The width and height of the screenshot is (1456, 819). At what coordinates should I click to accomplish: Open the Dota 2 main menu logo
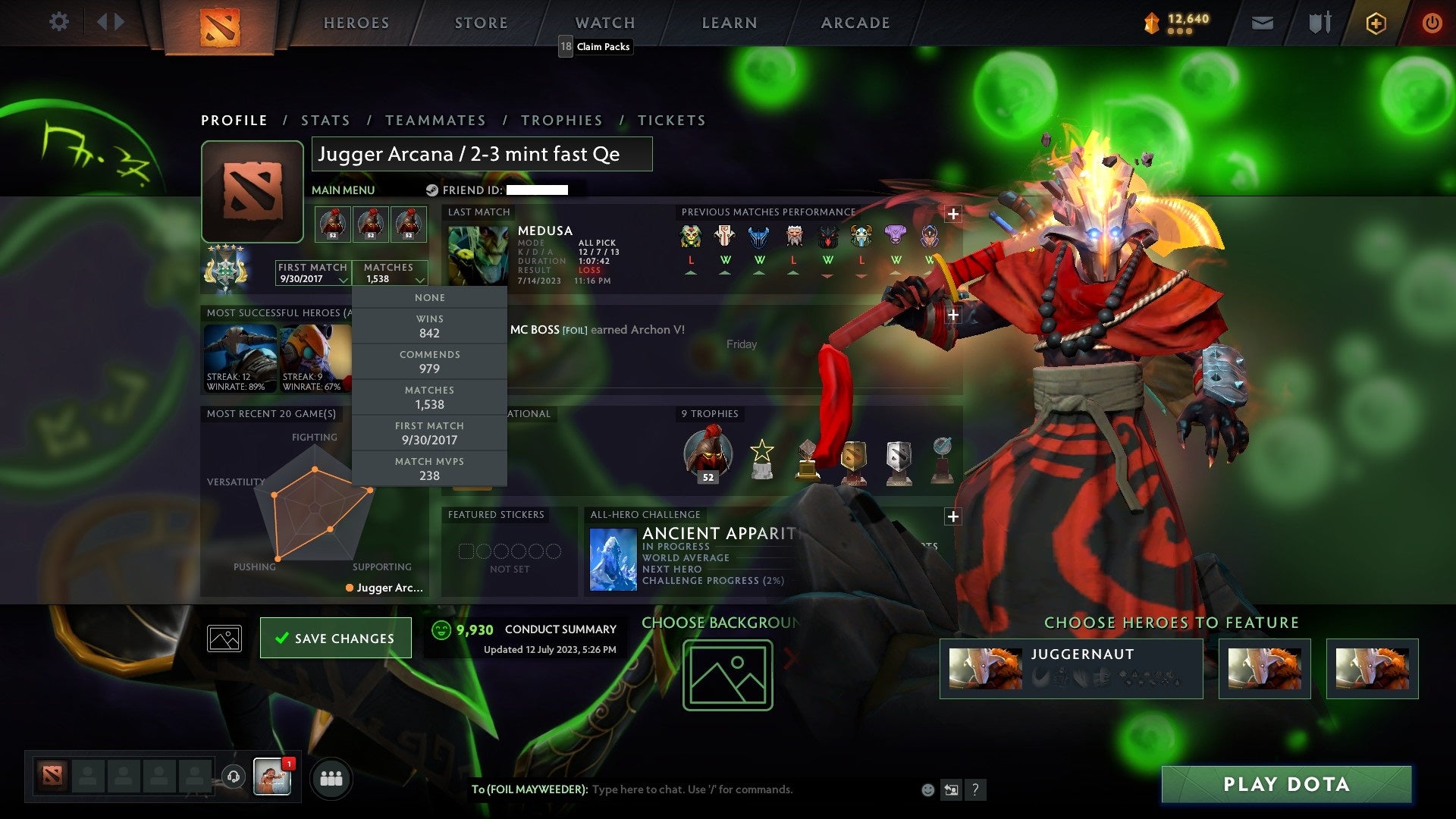[x=219, y=23]
